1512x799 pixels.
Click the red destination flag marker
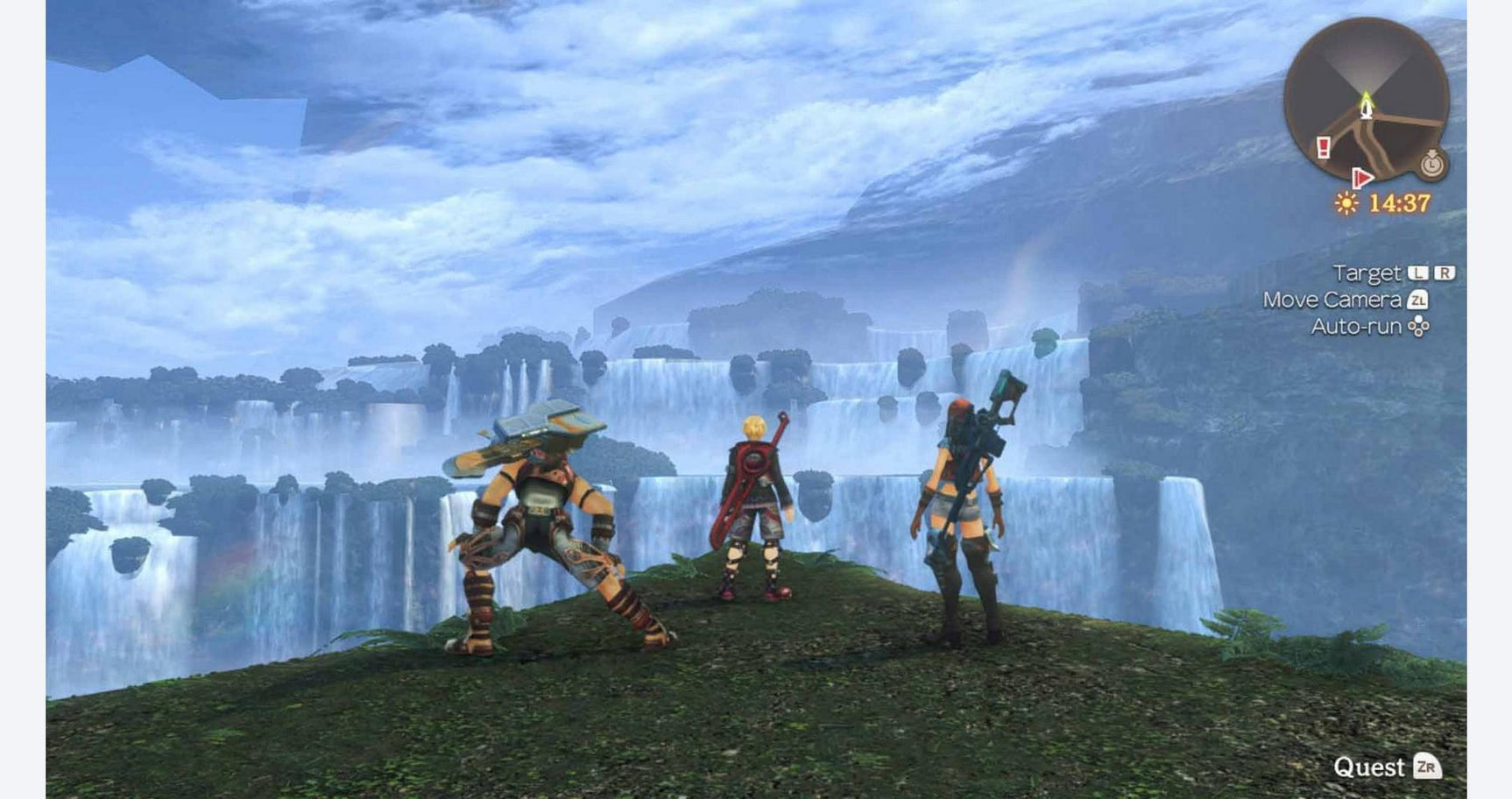point(1362,179)
